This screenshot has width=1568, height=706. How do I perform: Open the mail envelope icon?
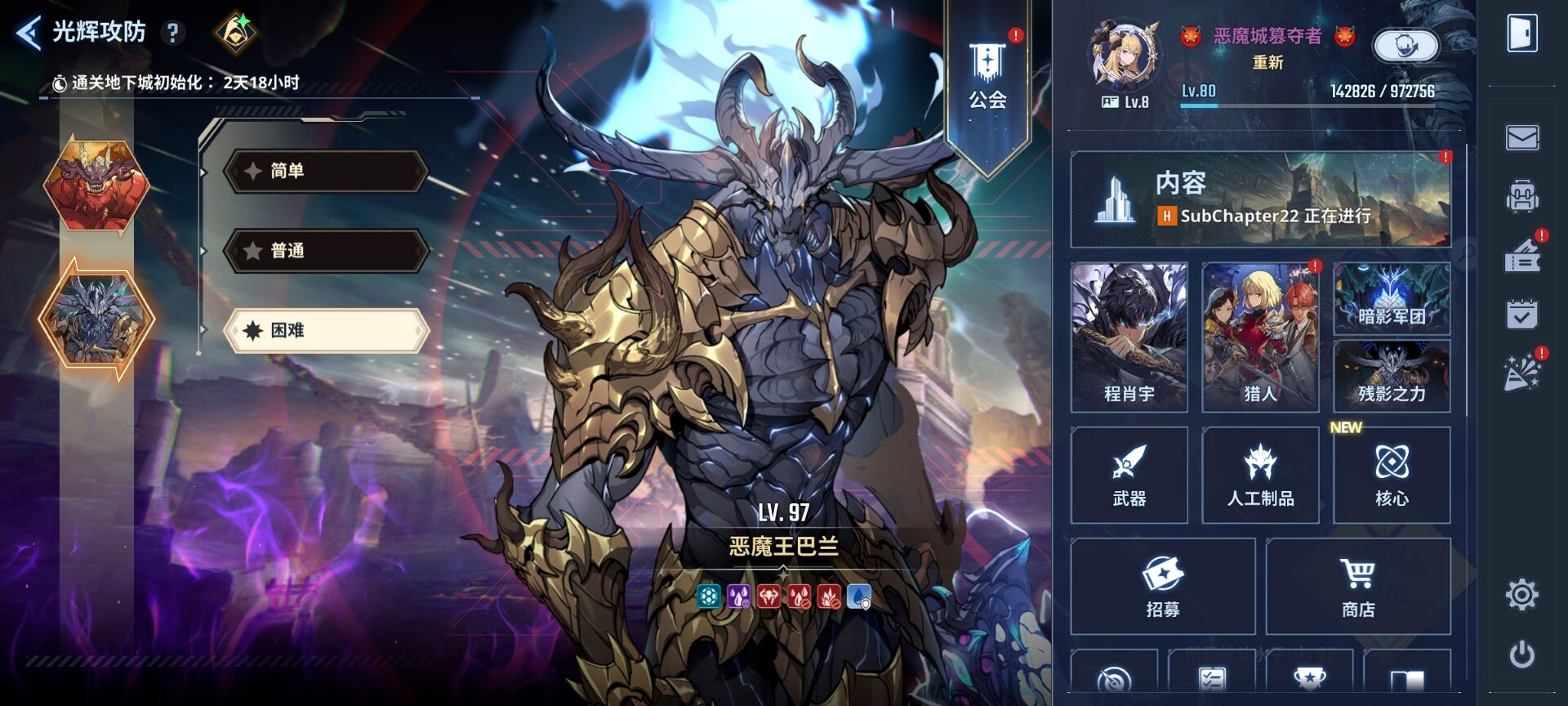[x=1522, y=137]
